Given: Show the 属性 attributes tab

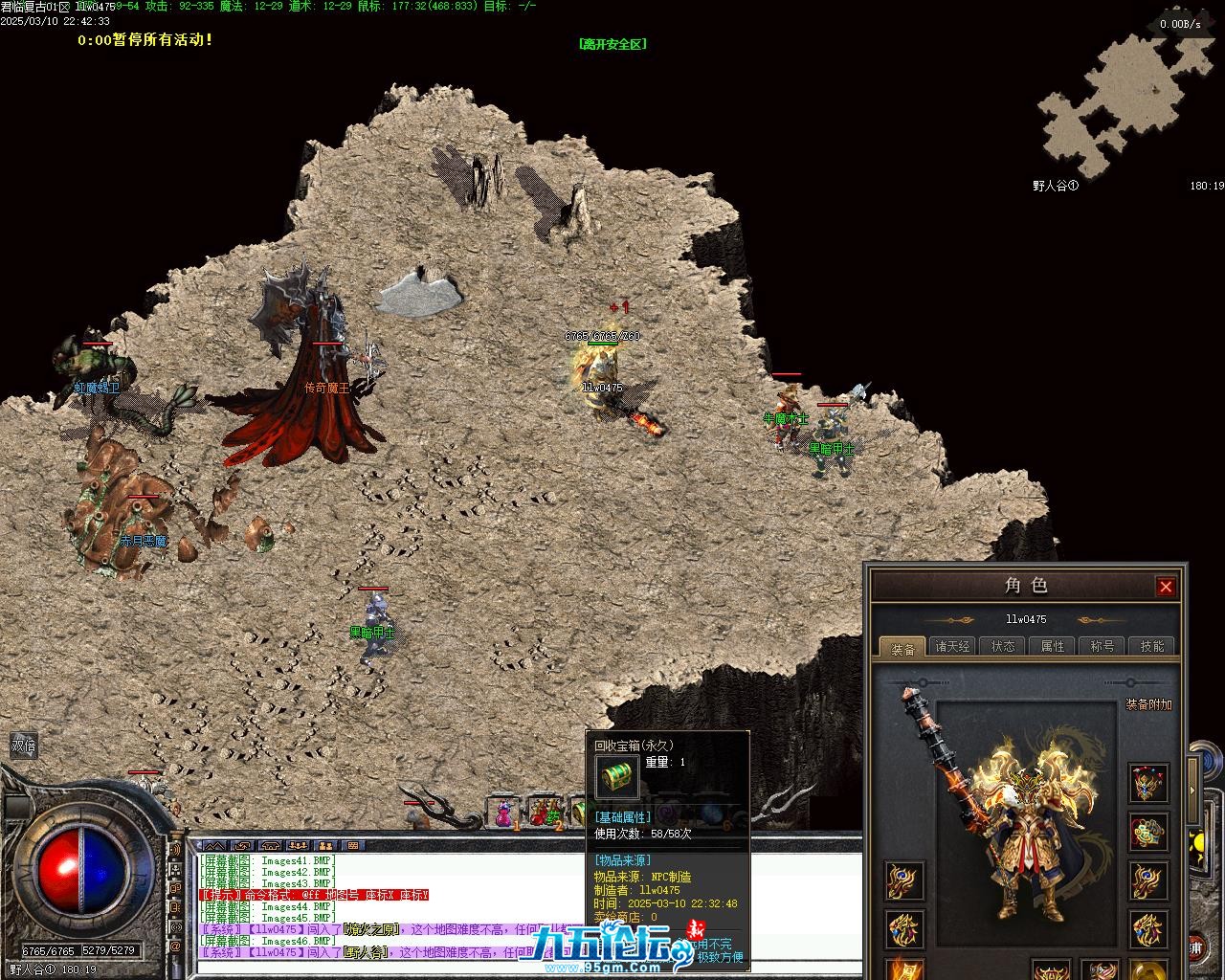Looking at the screenshot, I should 1053,647.
